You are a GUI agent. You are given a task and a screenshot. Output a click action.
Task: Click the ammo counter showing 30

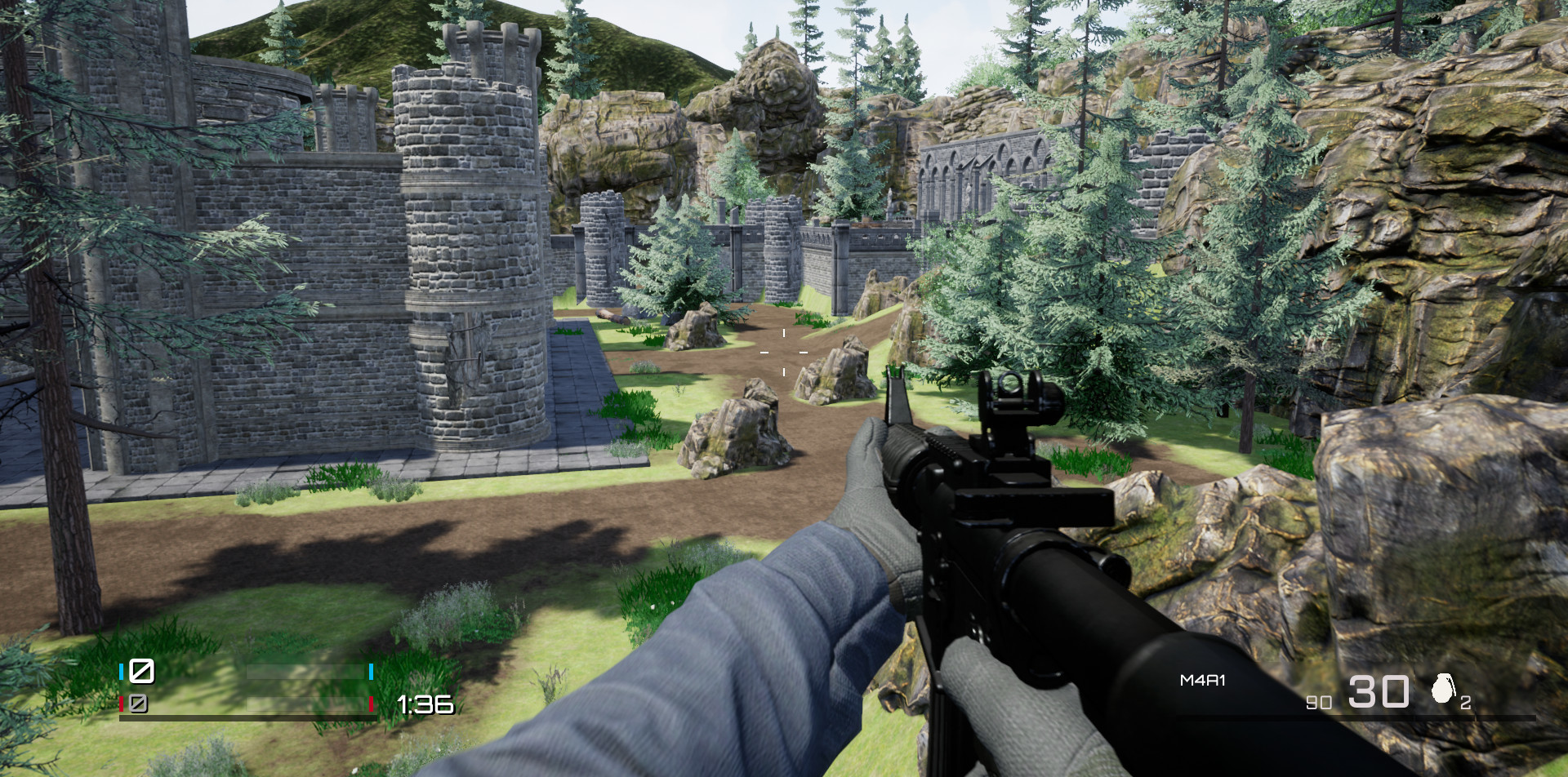pos(1379,690)
